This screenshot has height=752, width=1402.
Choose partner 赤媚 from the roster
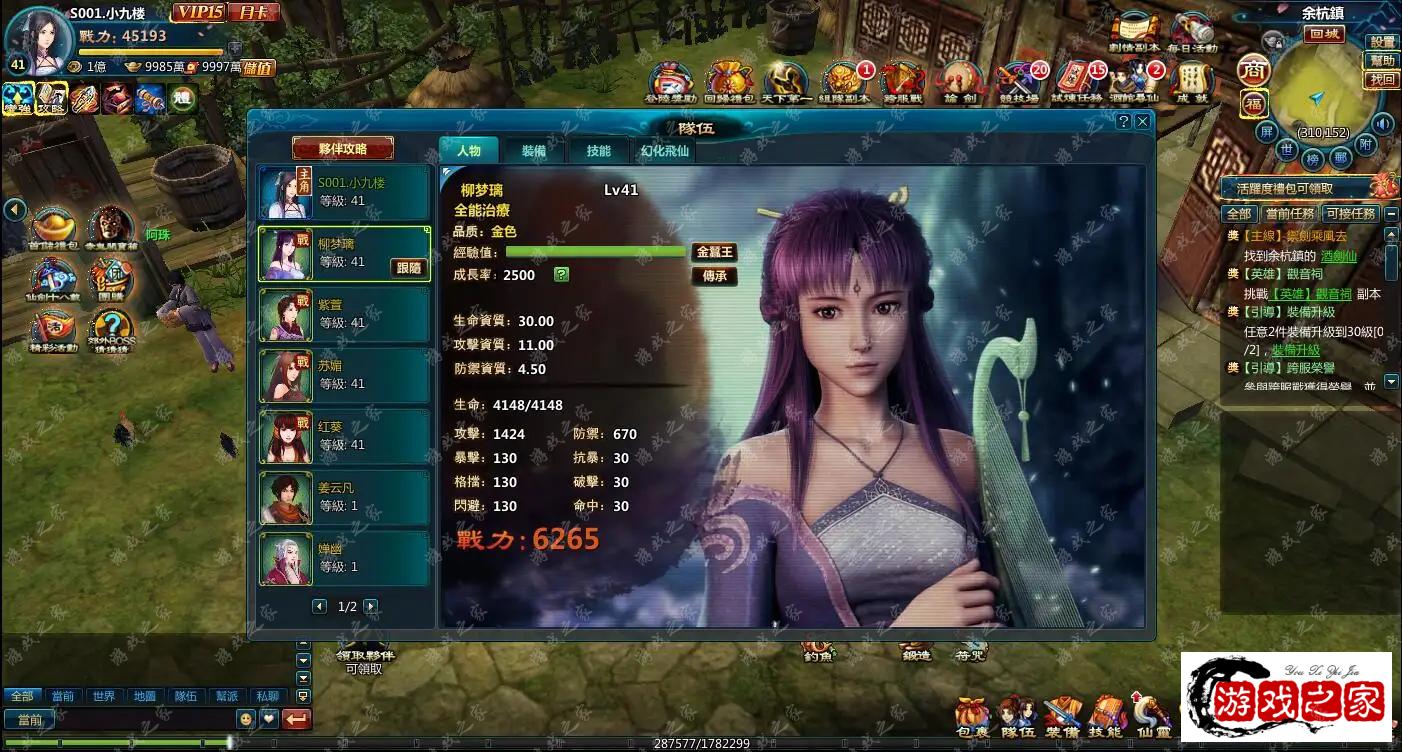344,376
